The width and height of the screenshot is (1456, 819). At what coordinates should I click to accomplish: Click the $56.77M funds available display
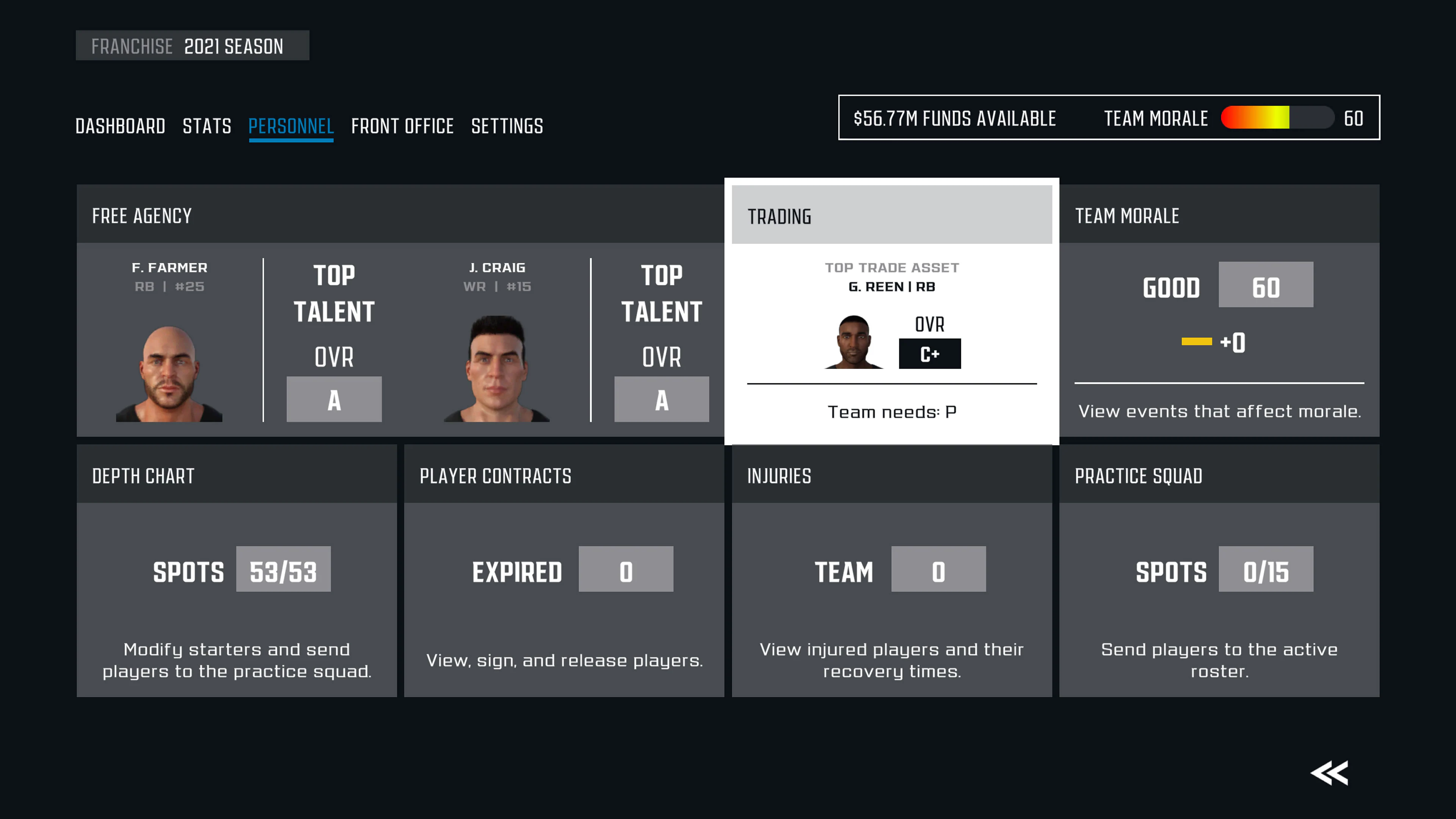(x=955, y=118)
